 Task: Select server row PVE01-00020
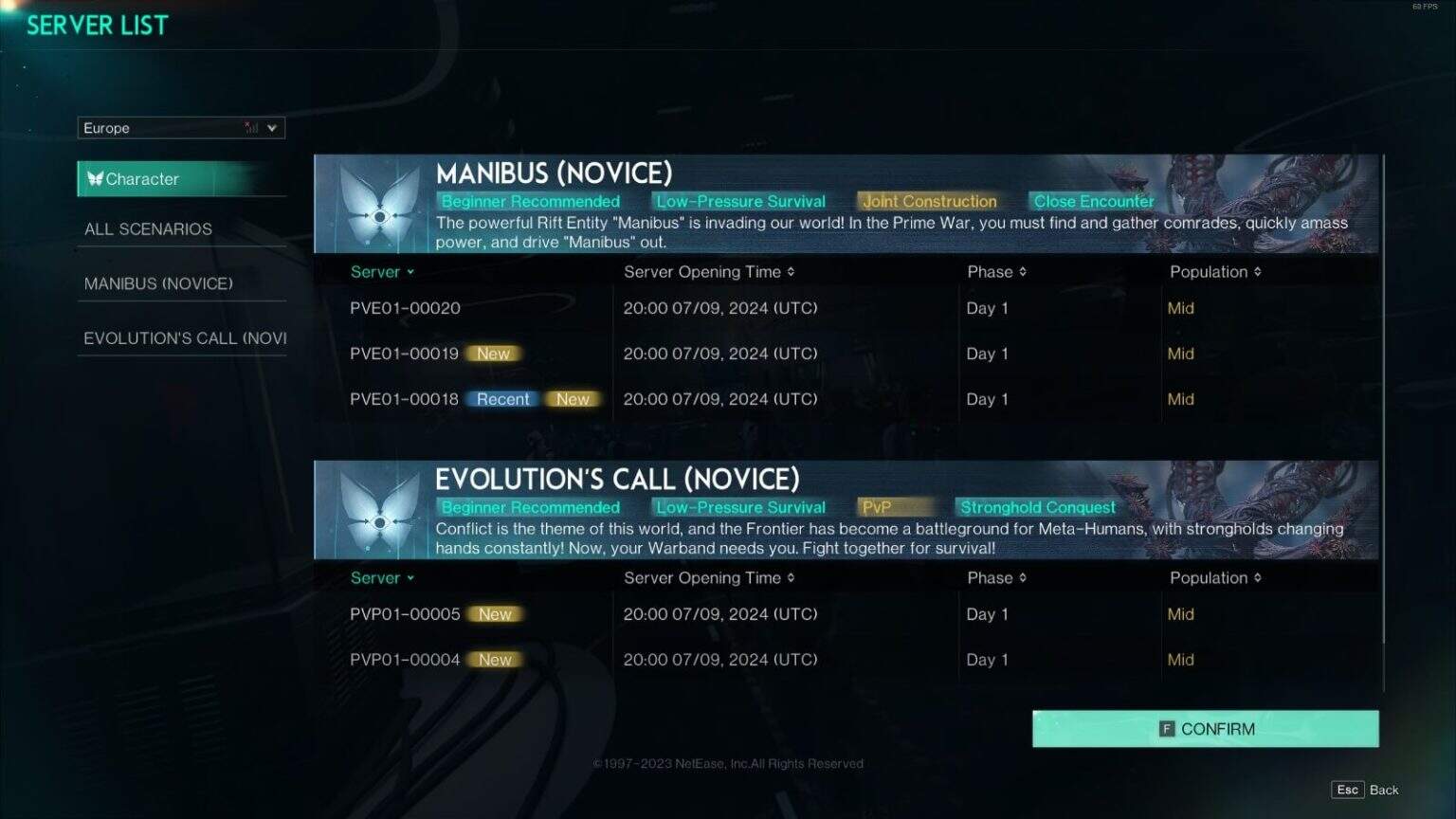coord(406,307)
